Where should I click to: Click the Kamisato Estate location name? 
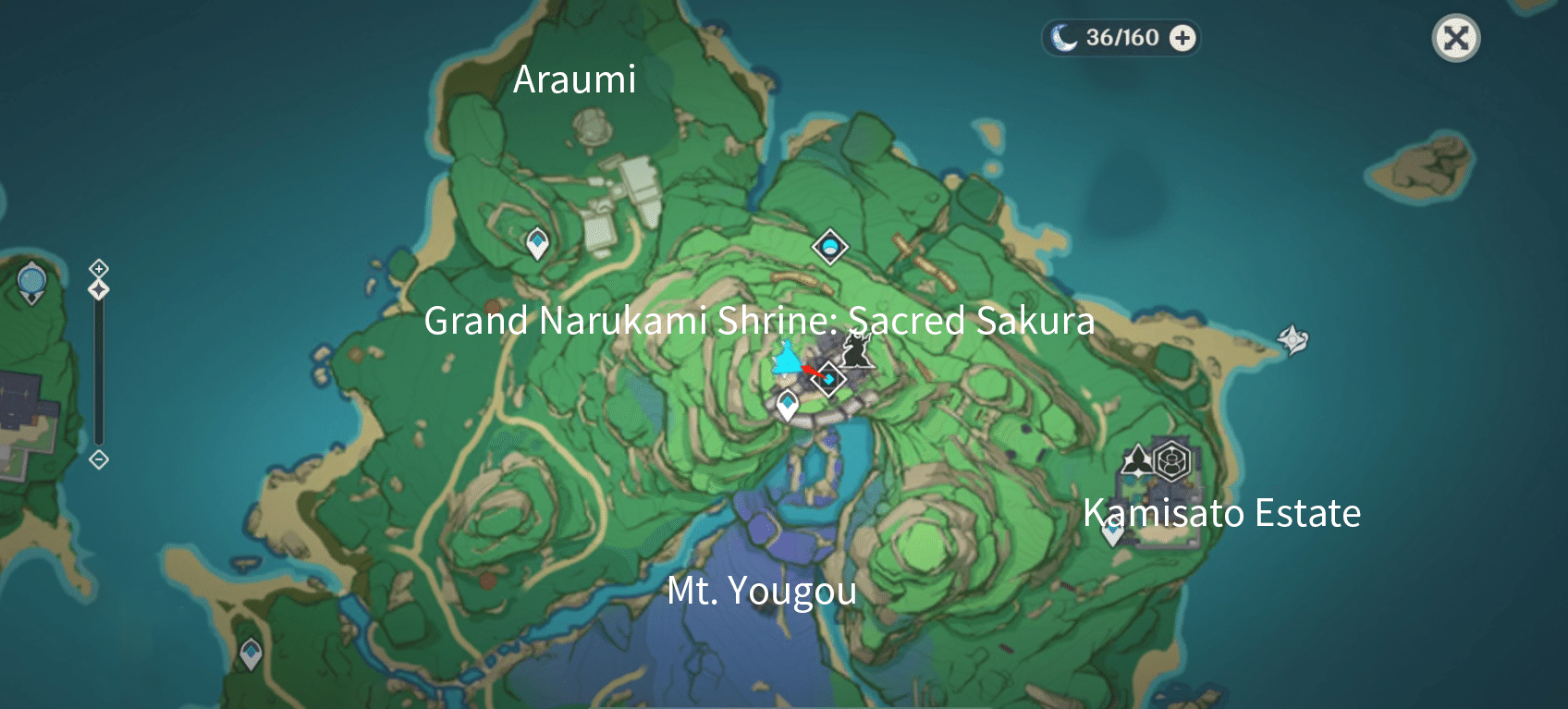[x=1222, y=514]
